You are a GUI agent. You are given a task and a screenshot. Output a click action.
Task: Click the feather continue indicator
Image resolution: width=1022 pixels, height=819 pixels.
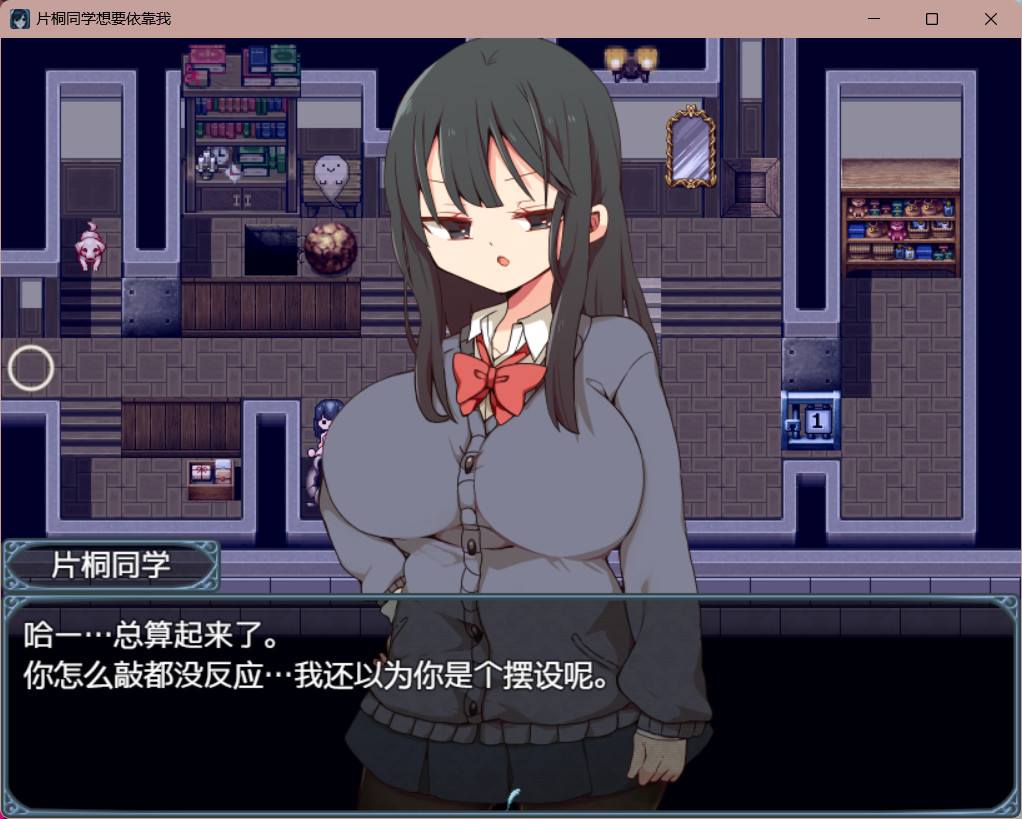(x=514, y=798)
